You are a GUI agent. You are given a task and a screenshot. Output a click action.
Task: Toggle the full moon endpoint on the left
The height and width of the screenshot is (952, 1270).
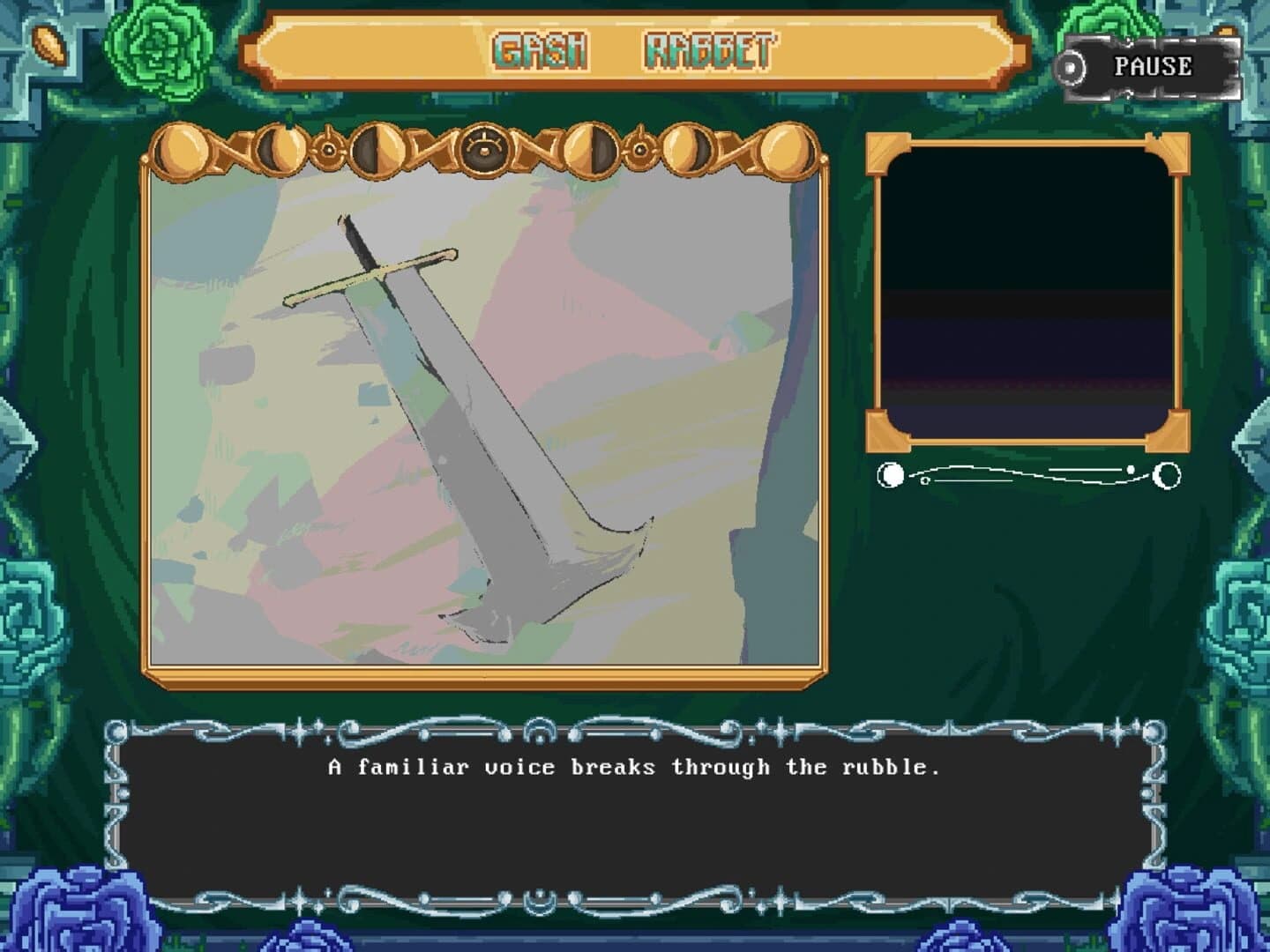click(890, 475)
